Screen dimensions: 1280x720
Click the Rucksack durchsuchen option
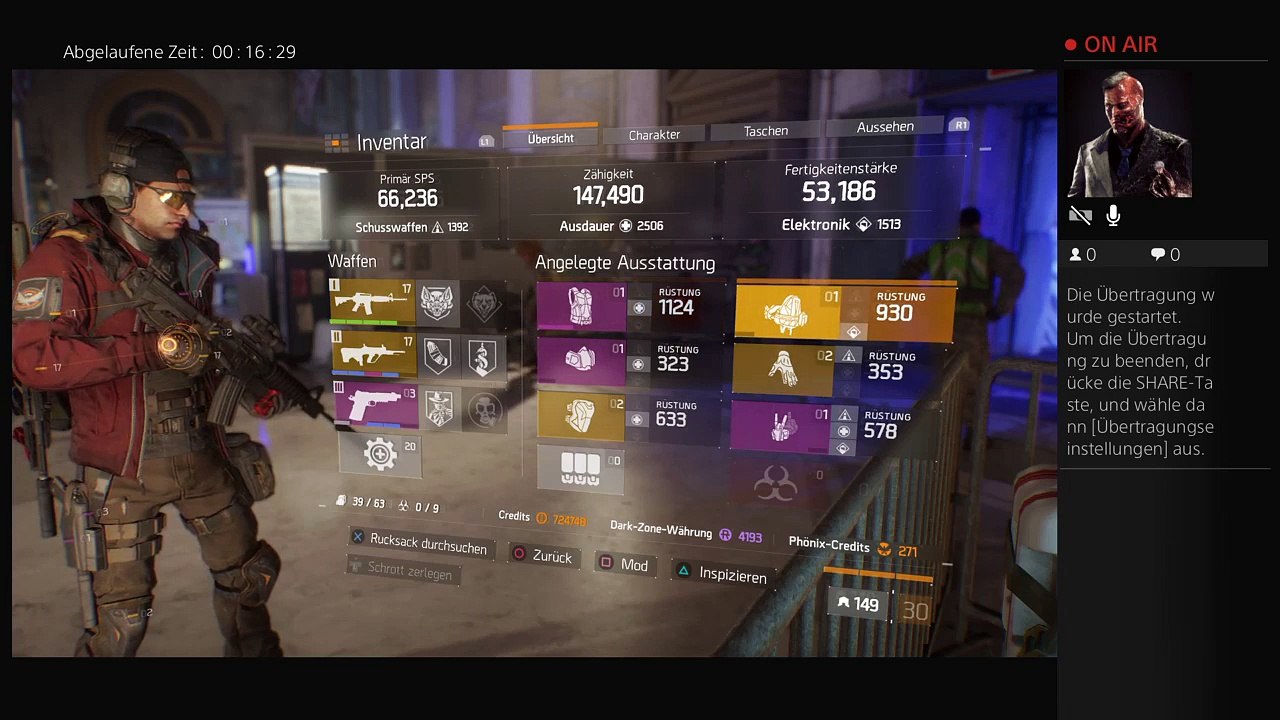point(419,543)
